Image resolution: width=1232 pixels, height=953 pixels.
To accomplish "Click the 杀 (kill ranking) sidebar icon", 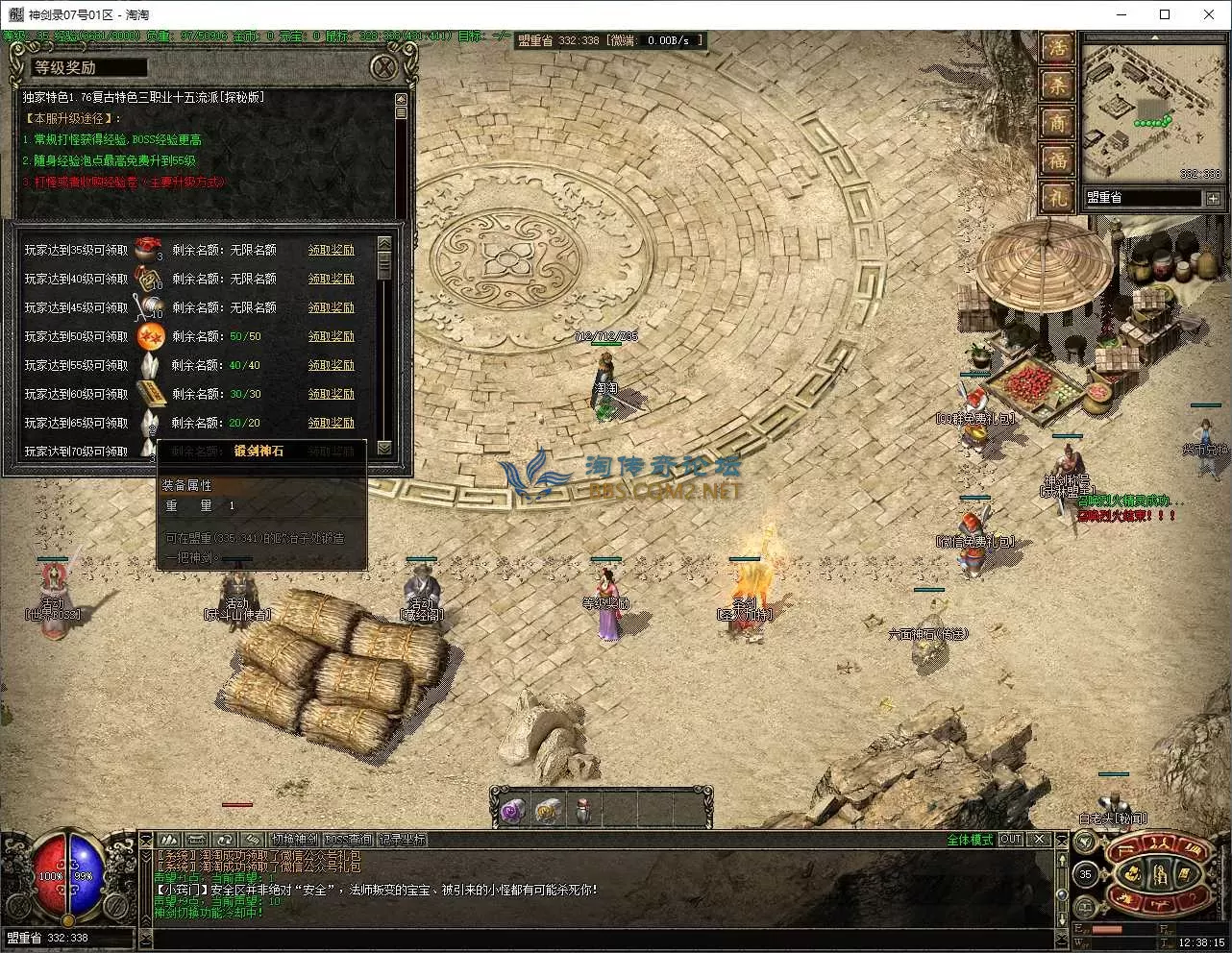I will 1057,84.
